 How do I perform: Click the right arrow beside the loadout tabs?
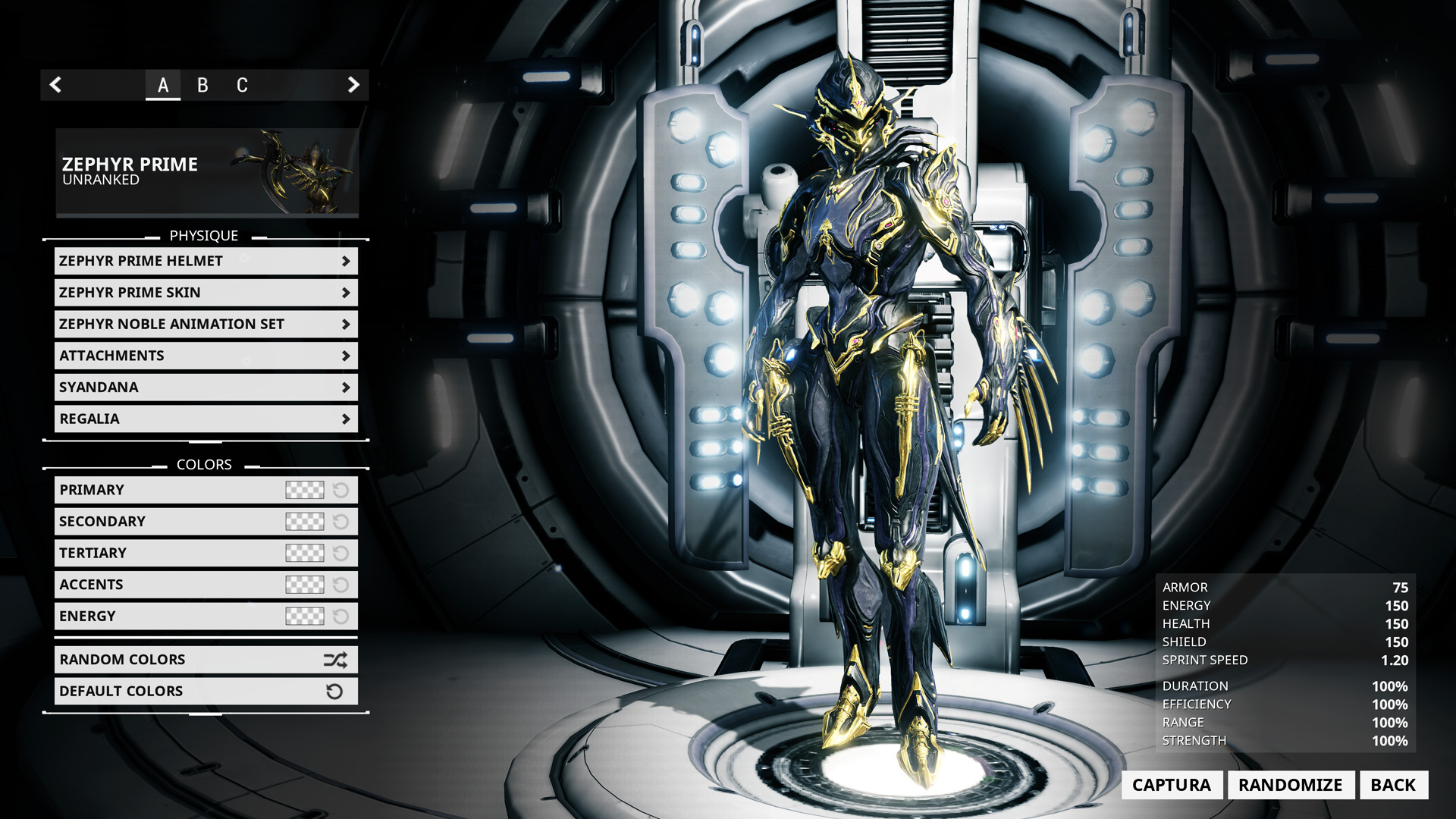click(x=353, y=85)
